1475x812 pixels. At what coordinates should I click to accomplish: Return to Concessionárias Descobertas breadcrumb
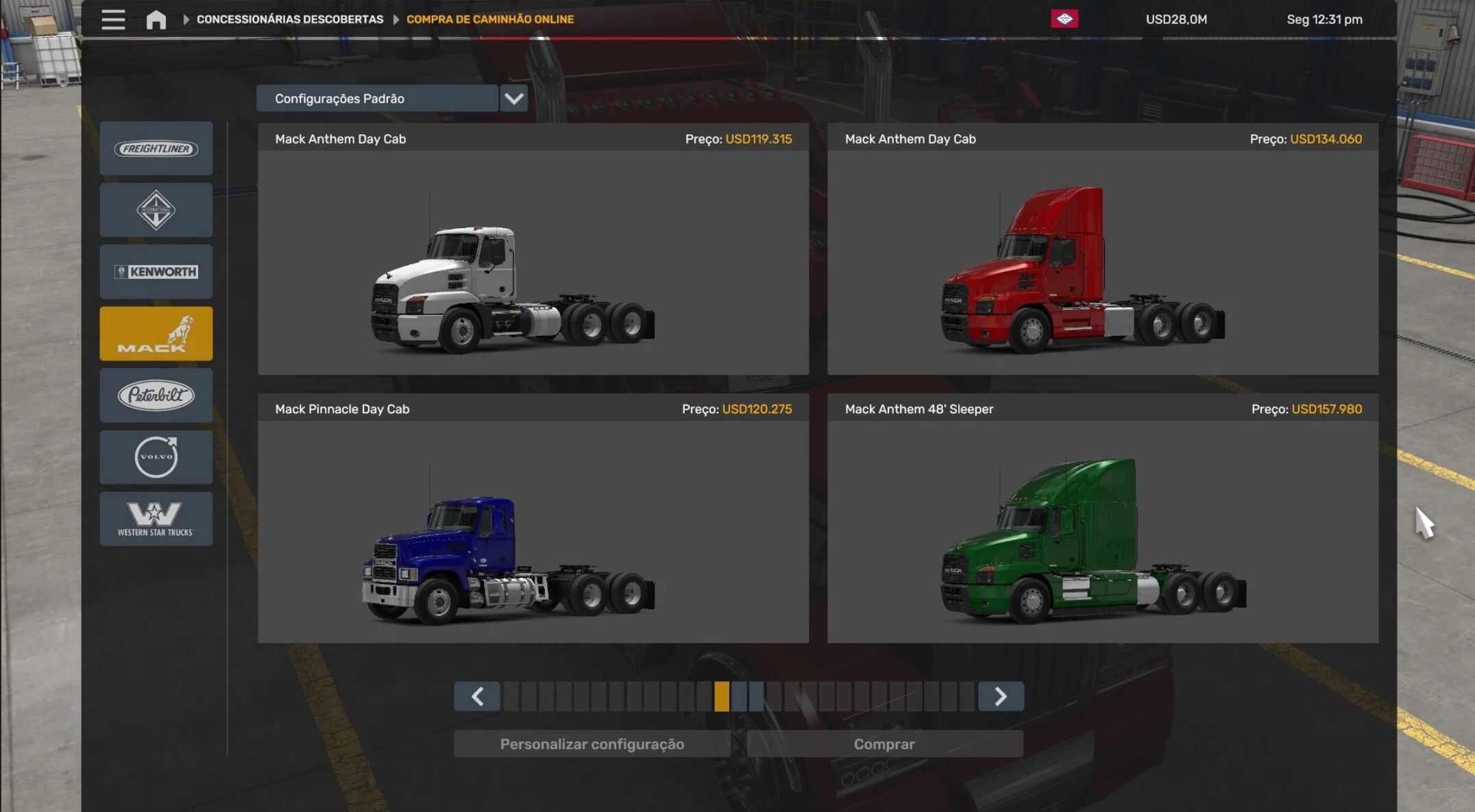click(x=290, y=19)
